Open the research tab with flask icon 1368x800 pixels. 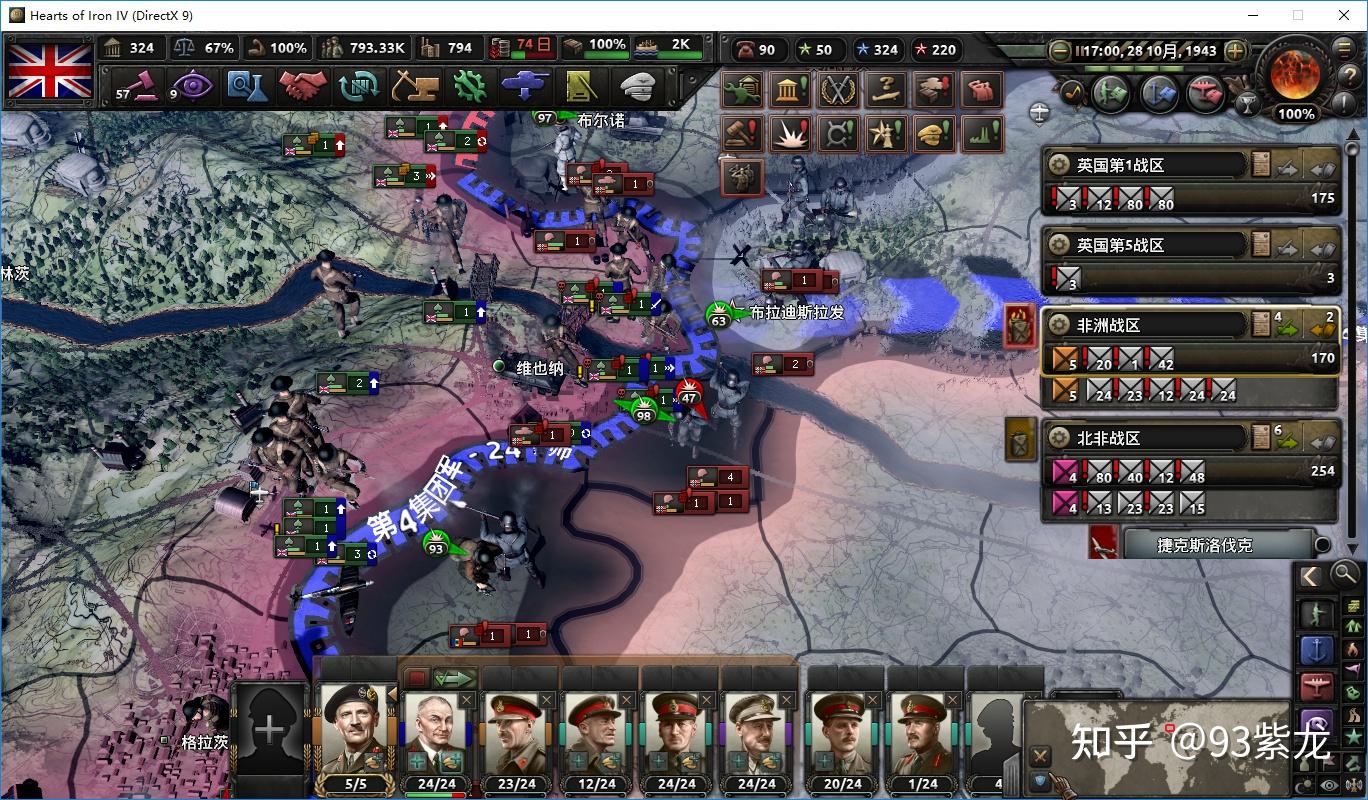coord(244,86)
